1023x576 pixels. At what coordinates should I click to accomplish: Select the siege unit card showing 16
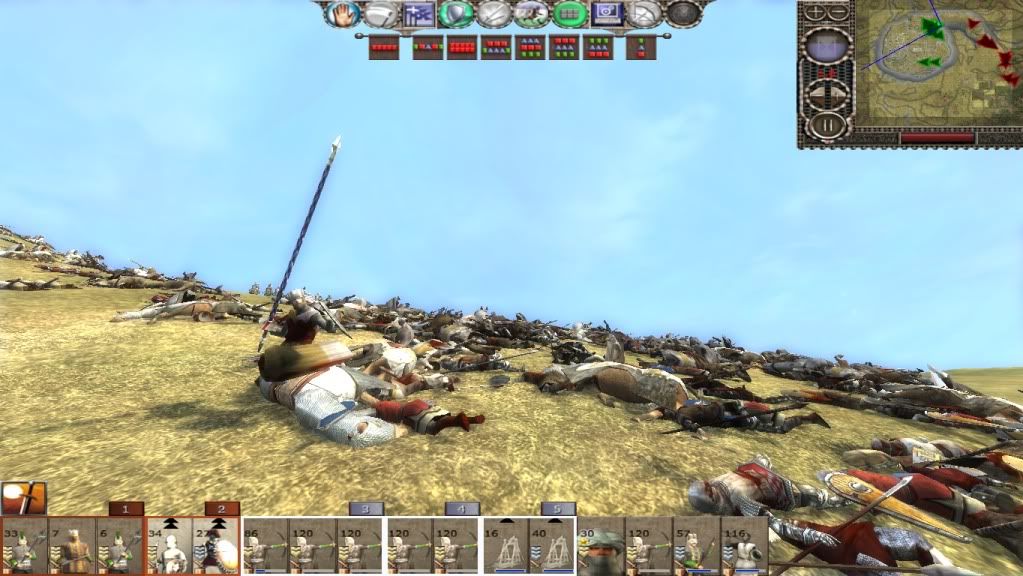point(506,546)
